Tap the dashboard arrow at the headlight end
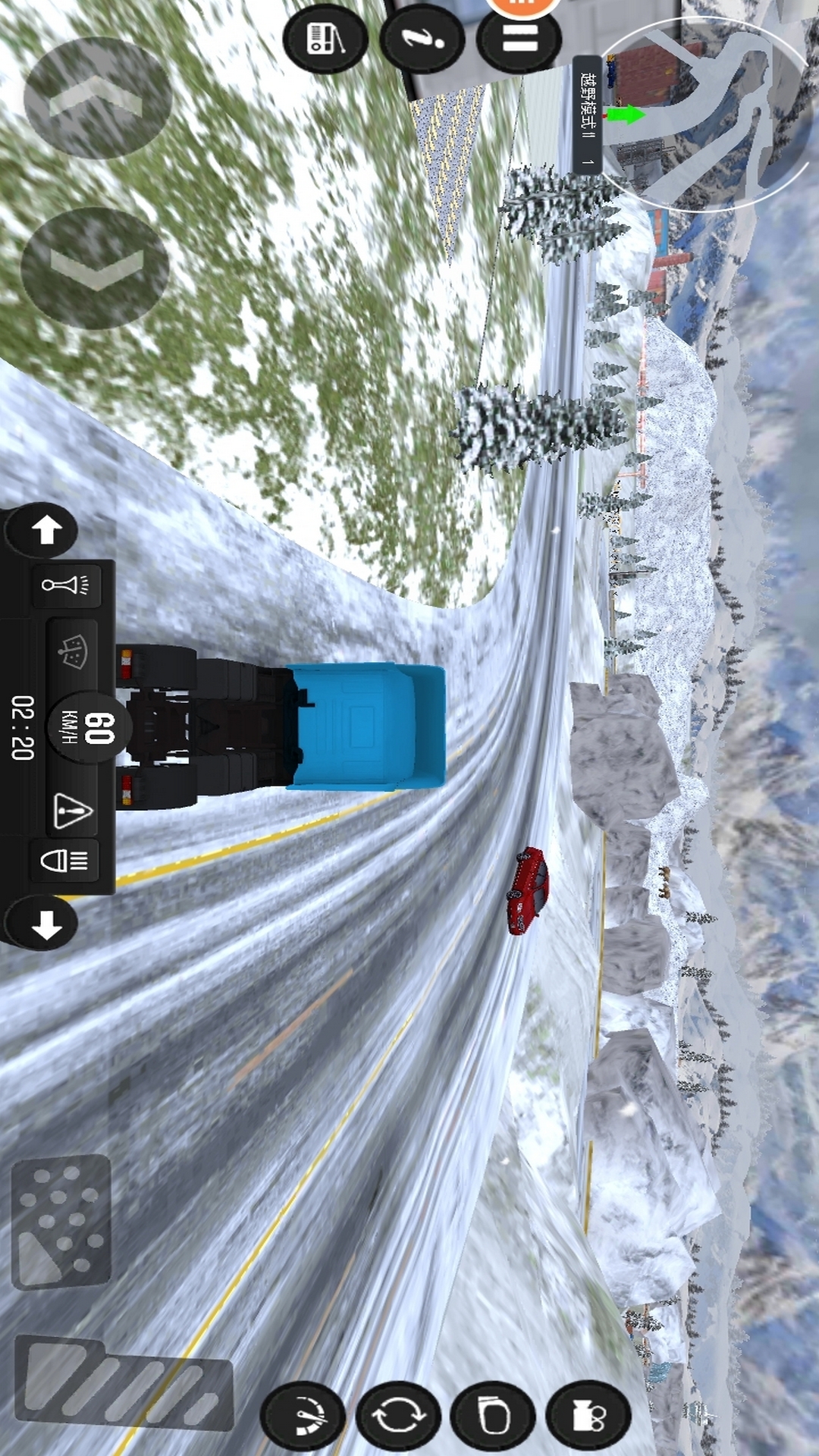The width and height of the screenshot is (819, 1456). tap(45, 925)
